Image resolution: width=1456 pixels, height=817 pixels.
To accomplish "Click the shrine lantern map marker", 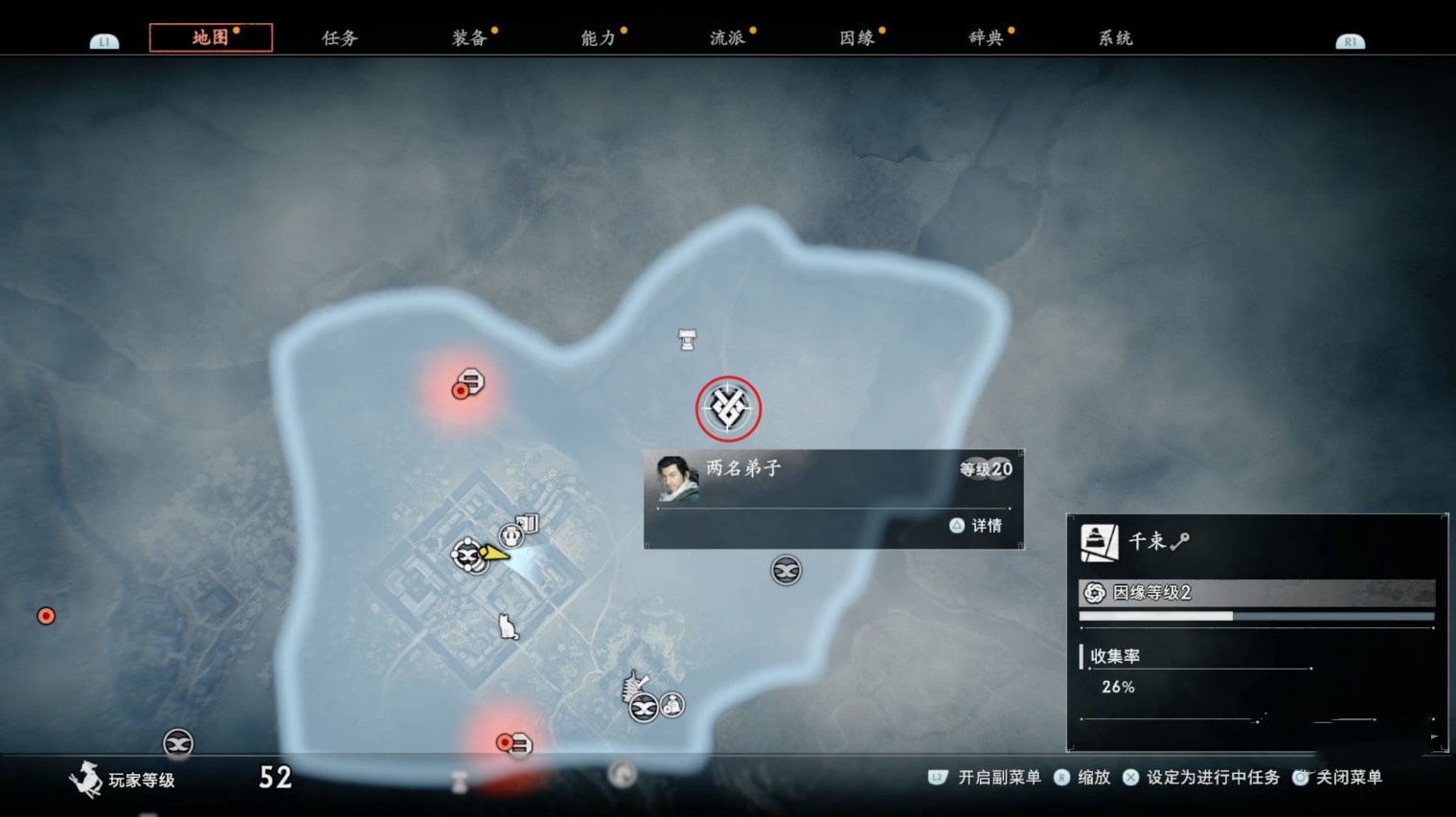I will click(687, 339).
